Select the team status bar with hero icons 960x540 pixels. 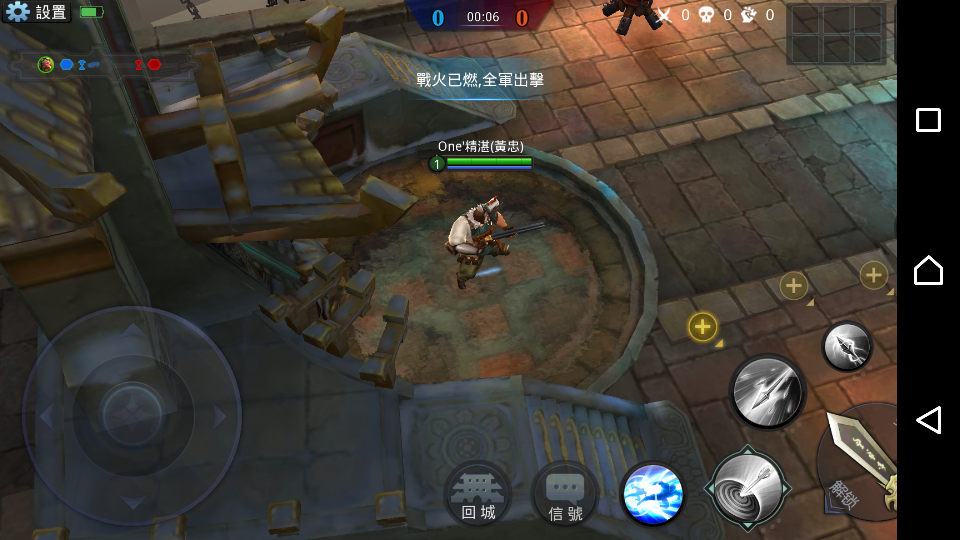tap(100, 65)
